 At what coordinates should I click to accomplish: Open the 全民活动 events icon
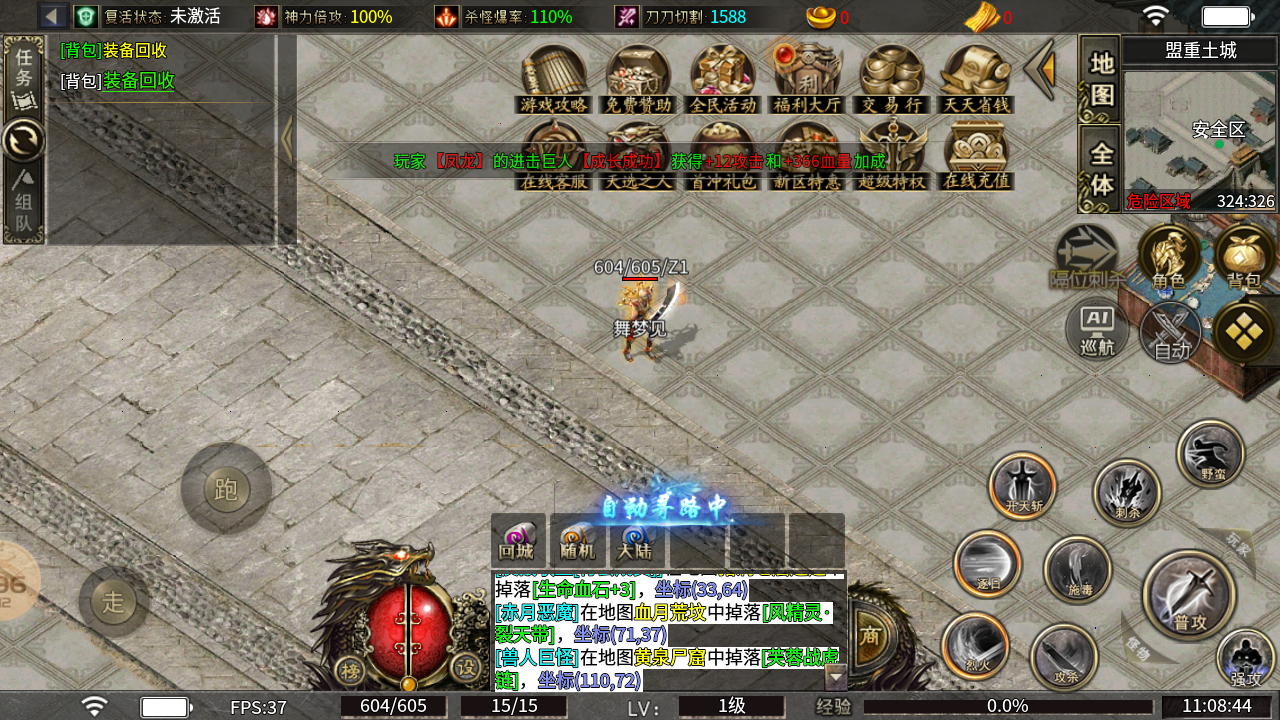pos(723,78)
